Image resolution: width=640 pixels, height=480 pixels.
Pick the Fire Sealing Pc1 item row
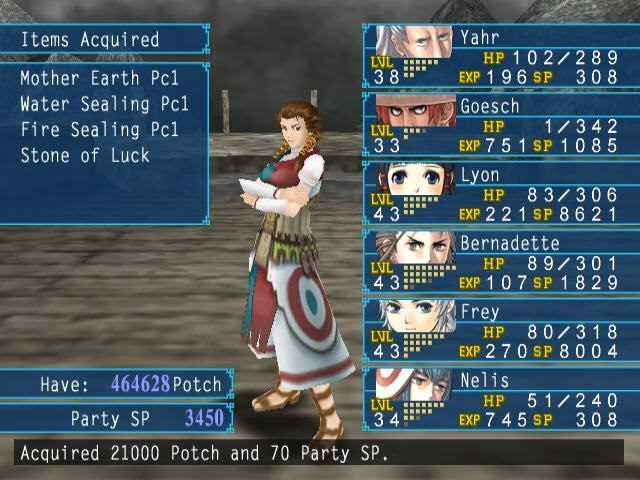[x=99, y=130]
